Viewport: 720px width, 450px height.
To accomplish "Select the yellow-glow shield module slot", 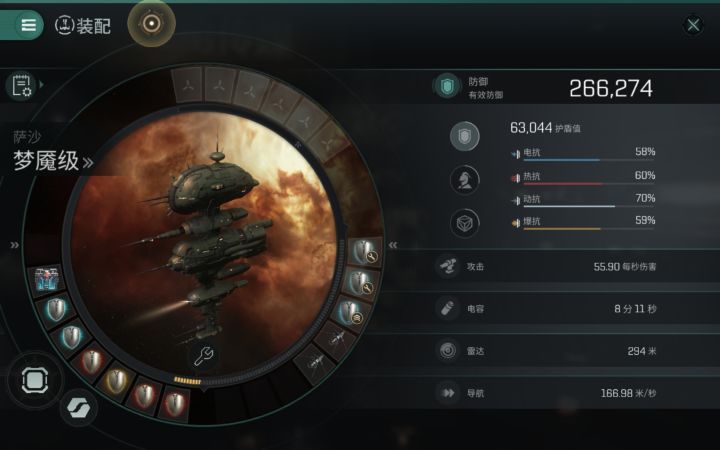I will point(118,378).
